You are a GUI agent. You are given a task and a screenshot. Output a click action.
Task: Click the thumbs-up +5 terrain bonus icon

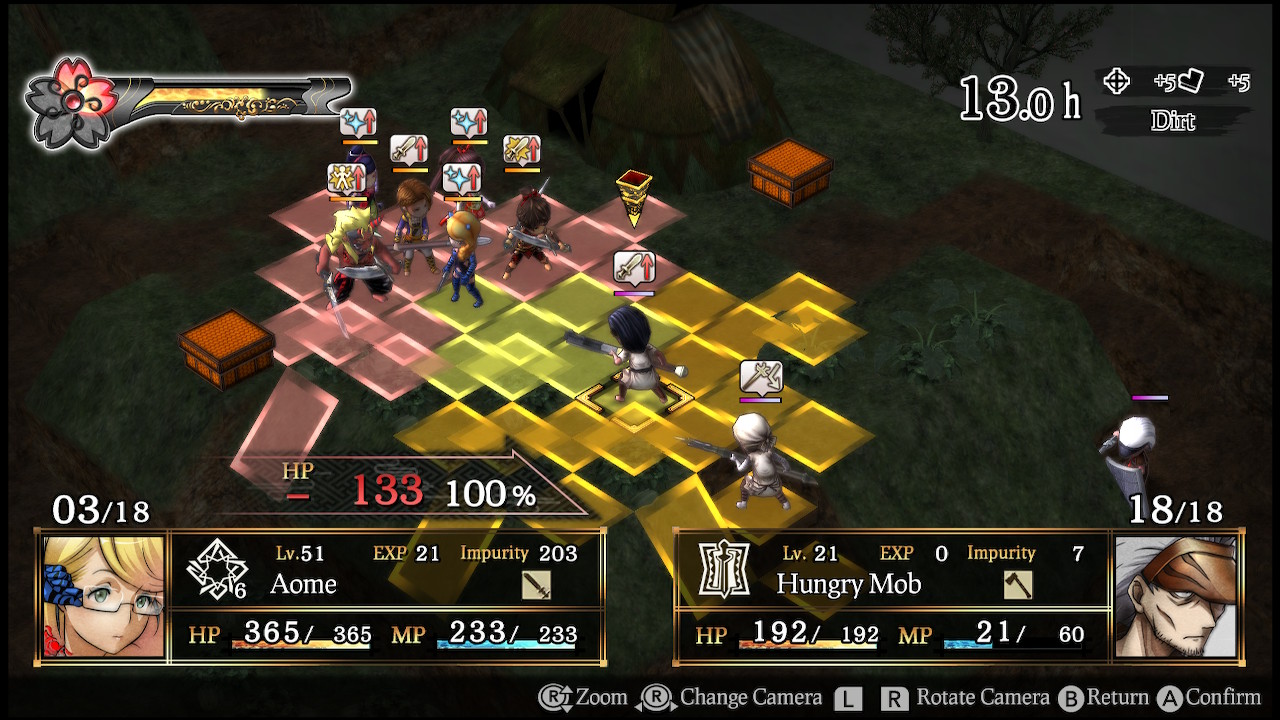click(x=1190, y=83)
